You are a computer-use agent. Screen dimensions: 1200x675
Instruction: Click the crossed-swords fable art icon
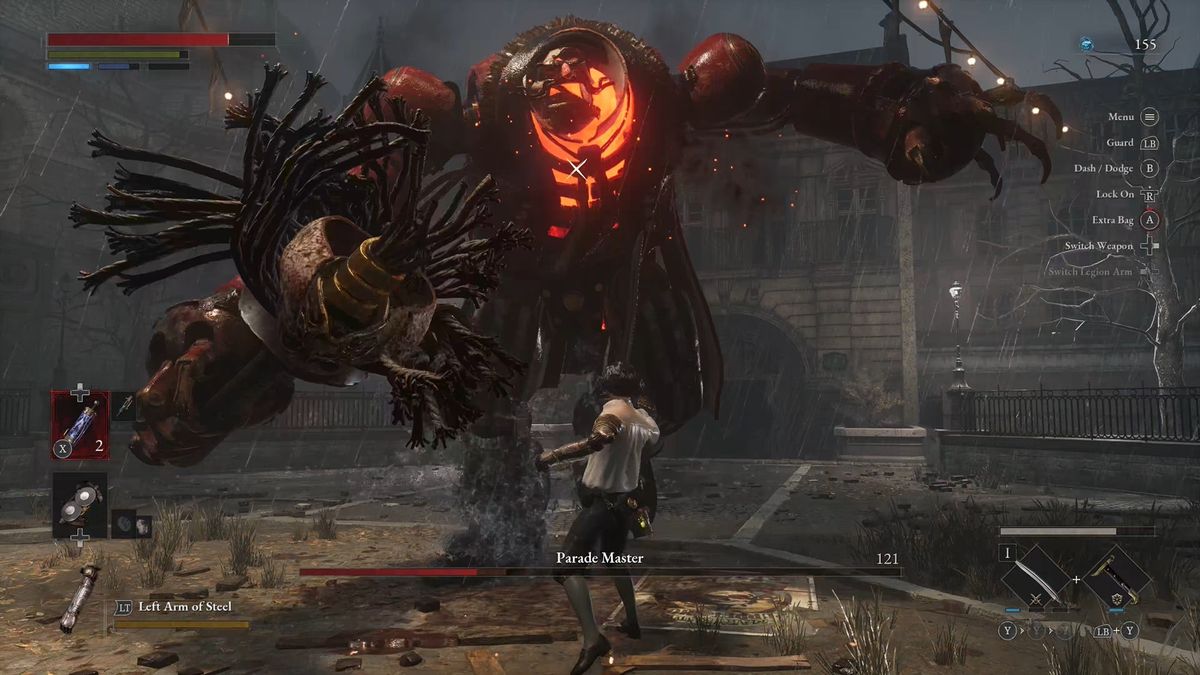click(x=1035, y=599)
